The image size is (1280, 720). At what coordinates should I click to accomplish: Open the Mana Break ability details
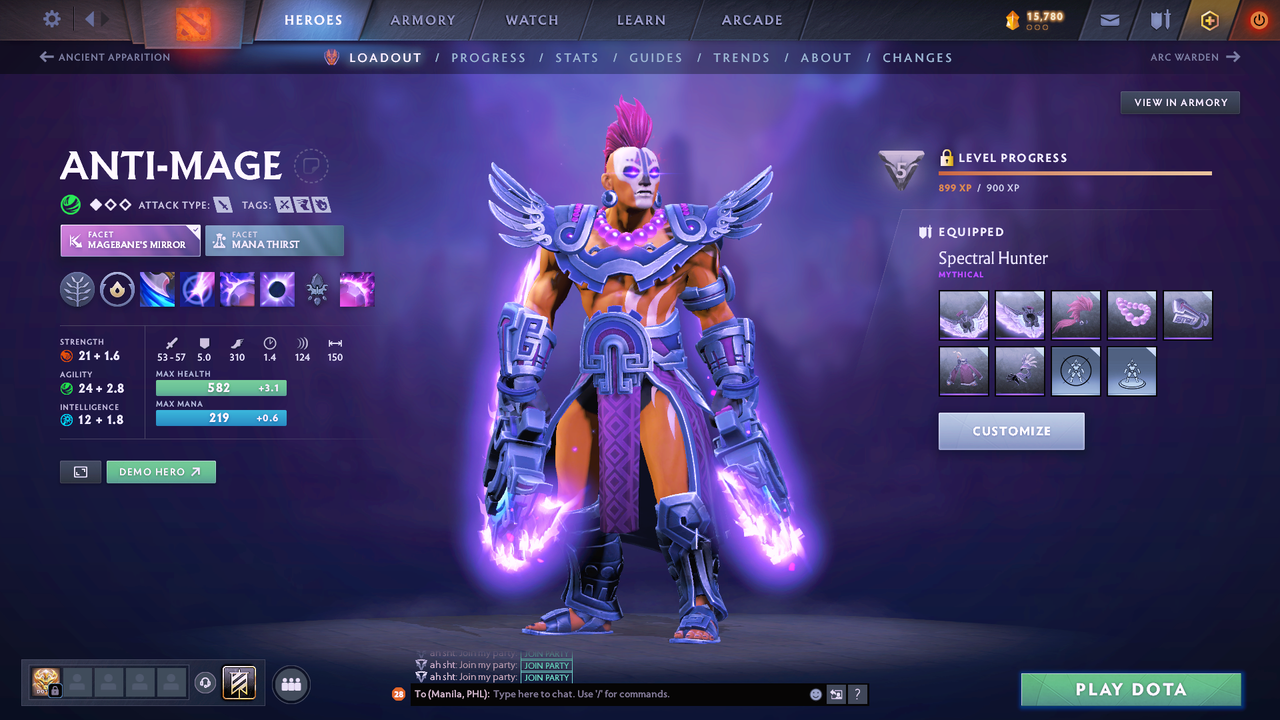(158, 290)
